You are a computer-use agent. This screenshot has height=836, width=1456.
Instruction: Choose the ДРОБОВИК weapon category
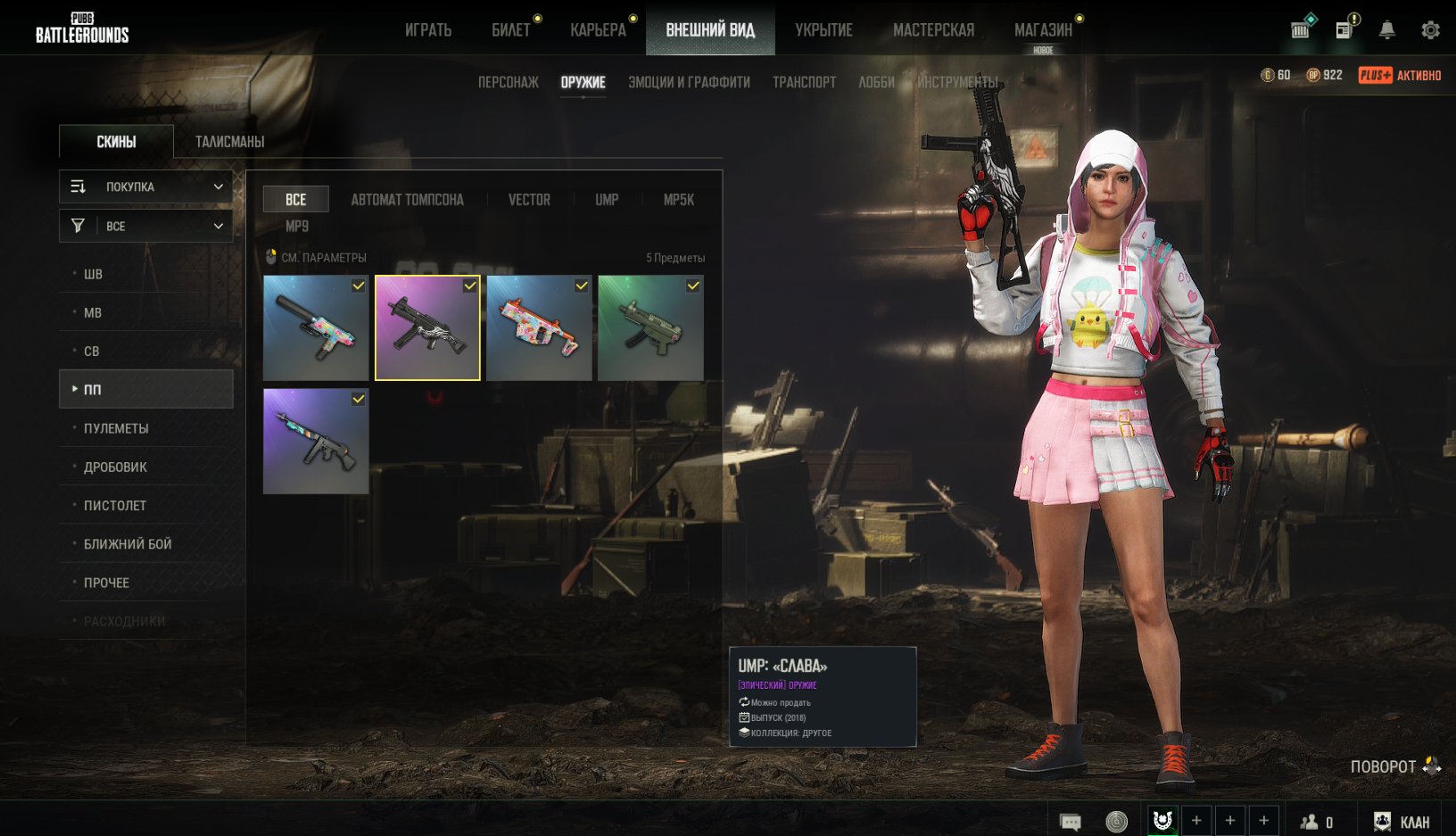tap(116, 467)
